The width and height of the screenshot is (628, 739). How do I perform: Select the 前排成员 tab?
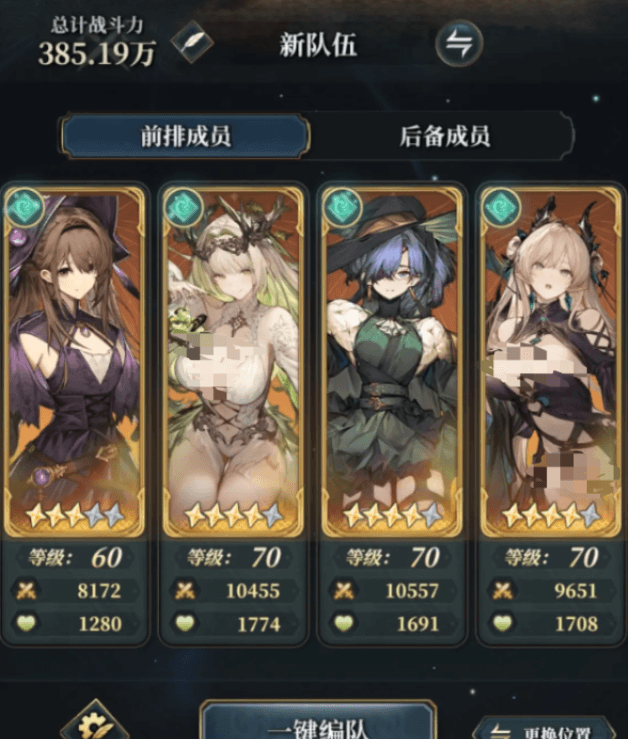pyautogui.click(x=185, y=136)
